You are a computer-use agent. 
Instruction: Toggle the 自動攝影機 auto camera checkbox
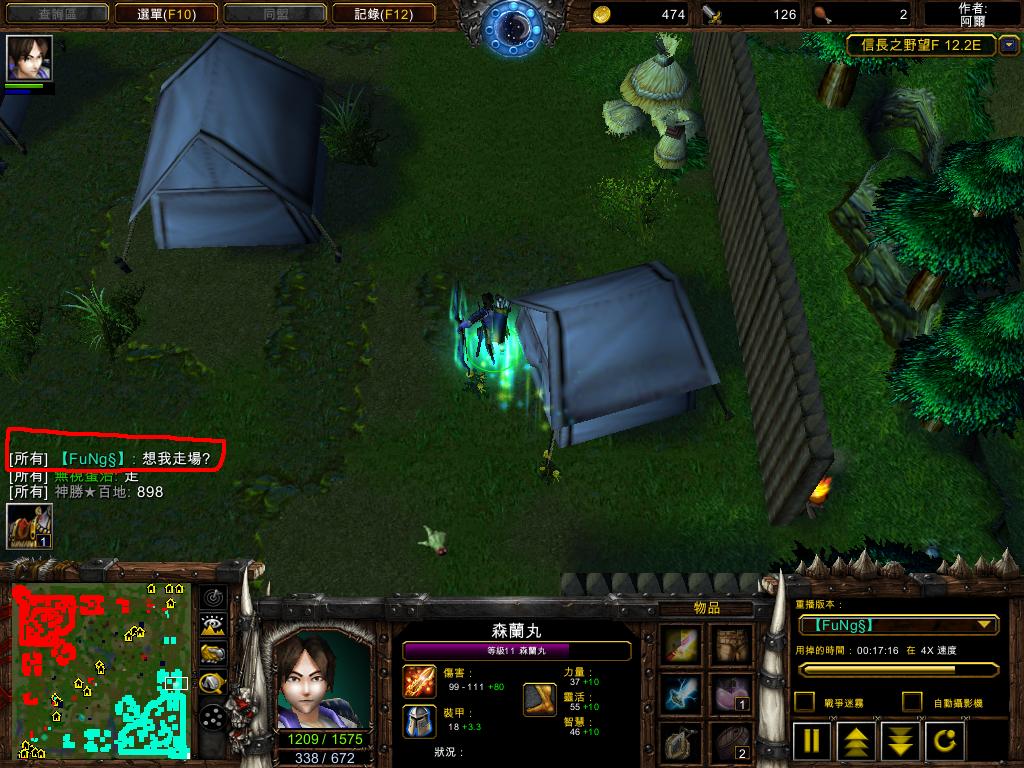tap(912, 702)
